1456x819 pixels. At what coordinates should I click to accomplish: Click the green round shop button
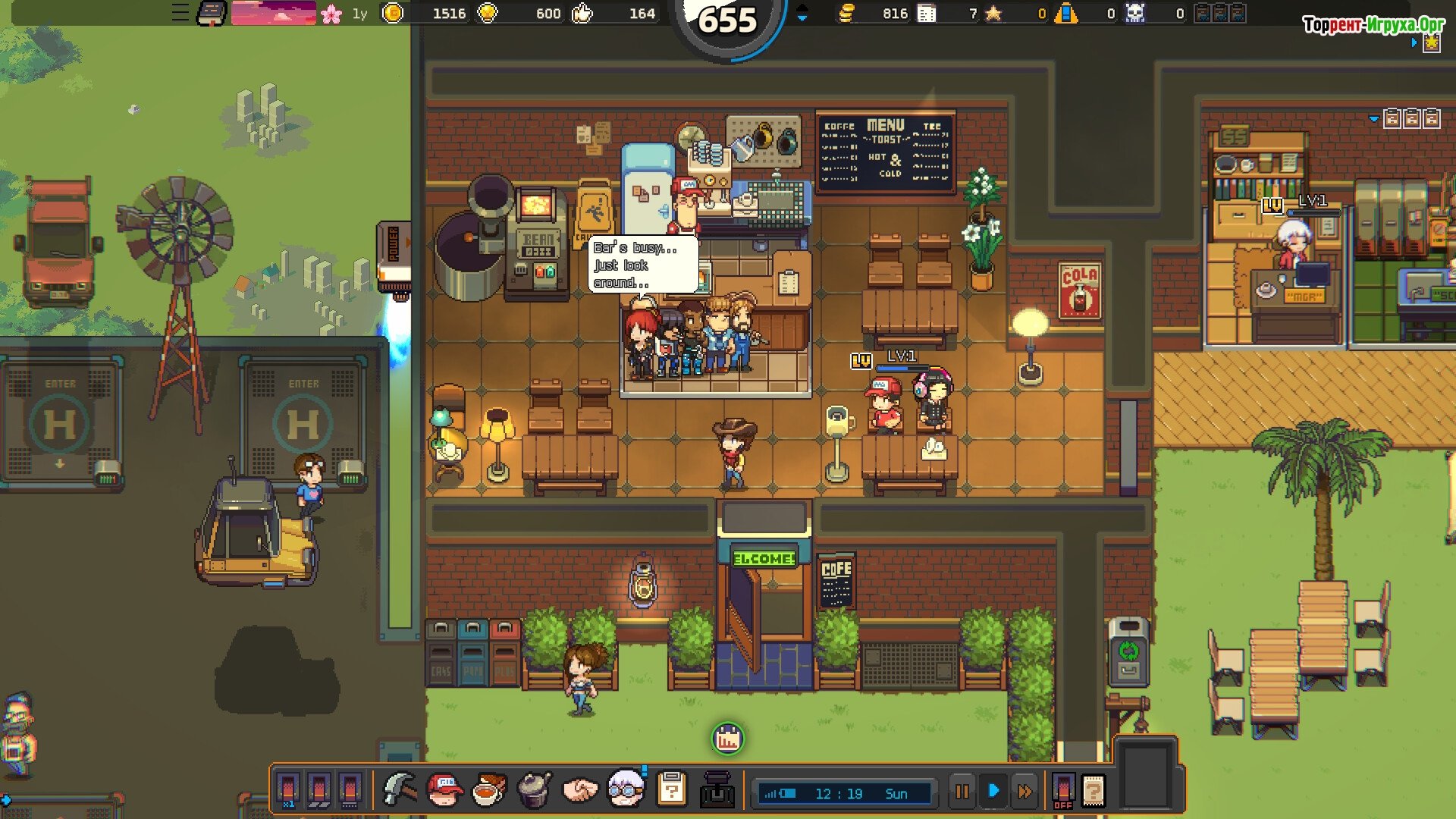point(728,739)
